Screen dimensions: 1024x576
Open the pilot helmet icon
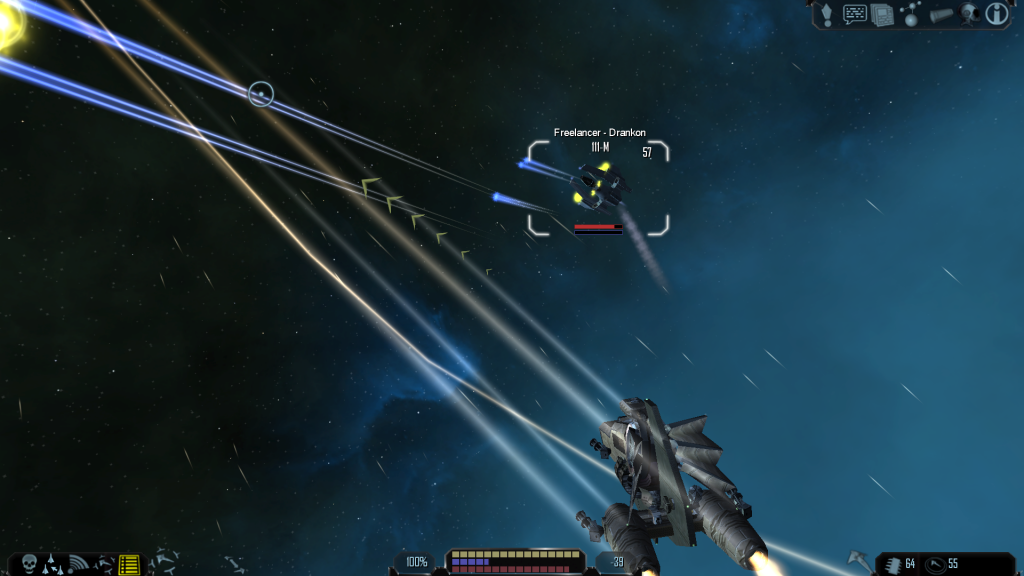point(969,14)
